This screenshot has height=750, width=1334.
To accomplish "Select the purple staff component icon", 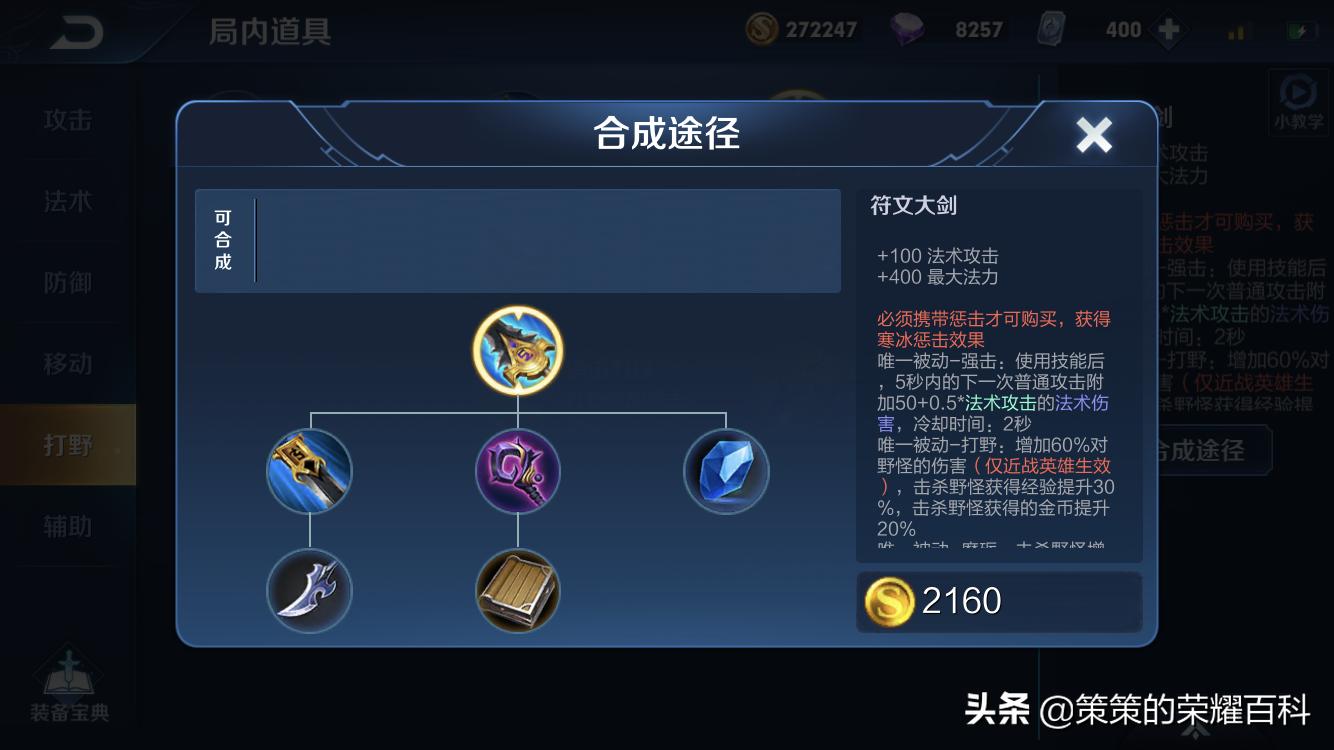I will (x=517, y=471).
